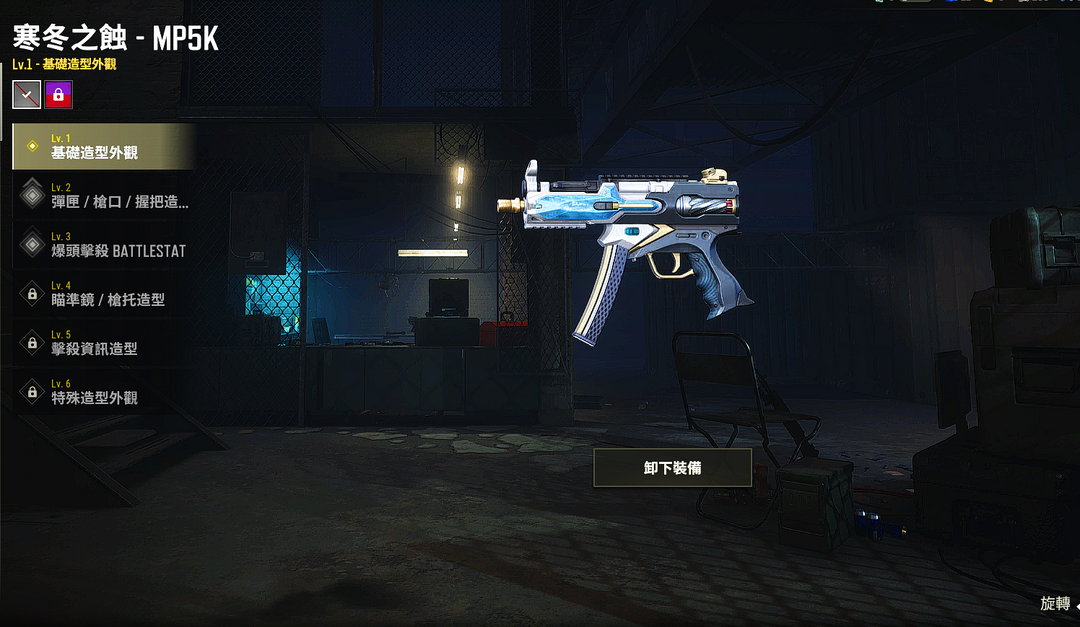Select the locked purple-red variant swatch

click(x=59, y=94)
